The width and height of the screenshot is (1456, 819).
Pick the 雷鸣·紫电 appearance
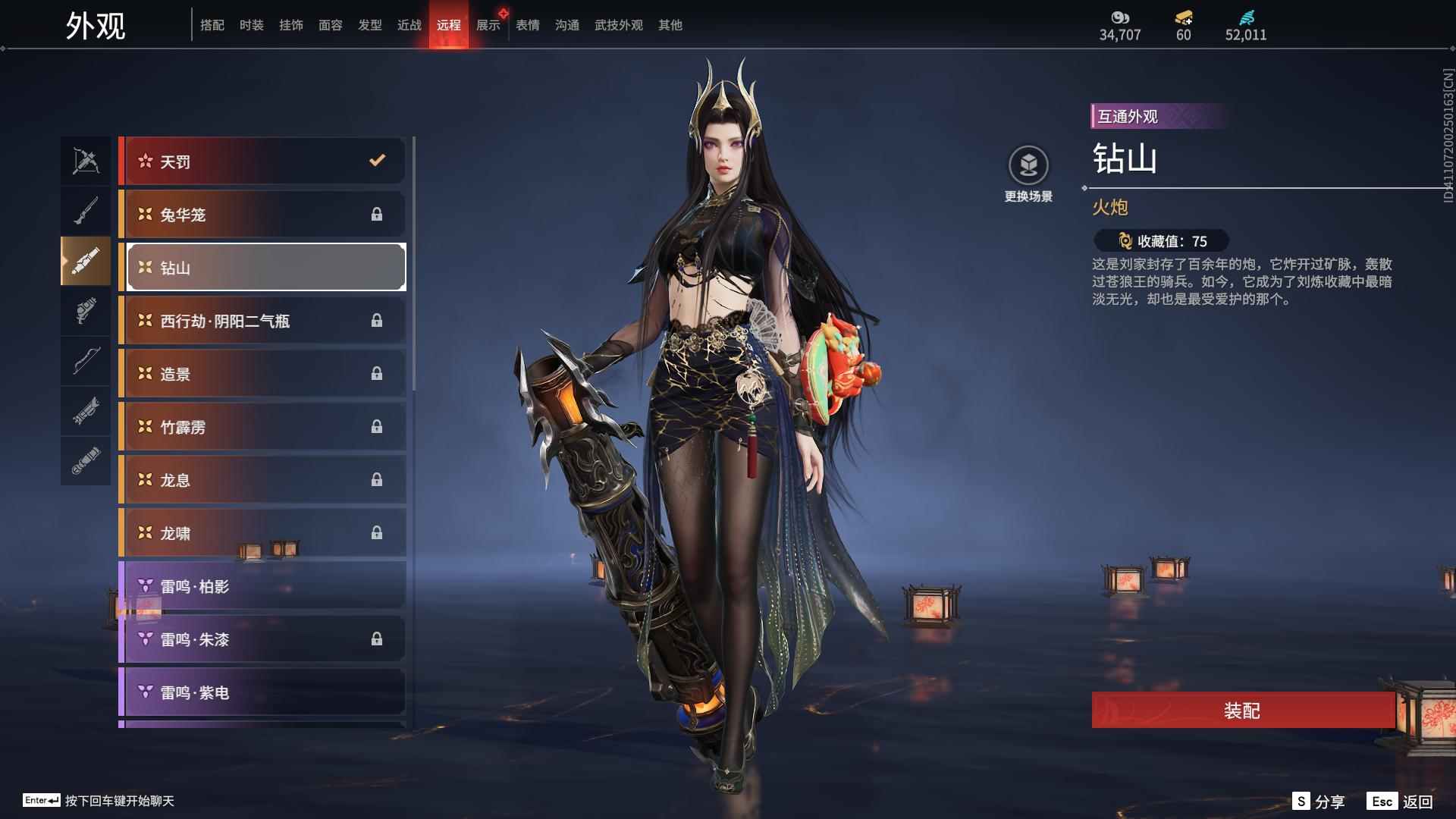[x=262, y=692]
